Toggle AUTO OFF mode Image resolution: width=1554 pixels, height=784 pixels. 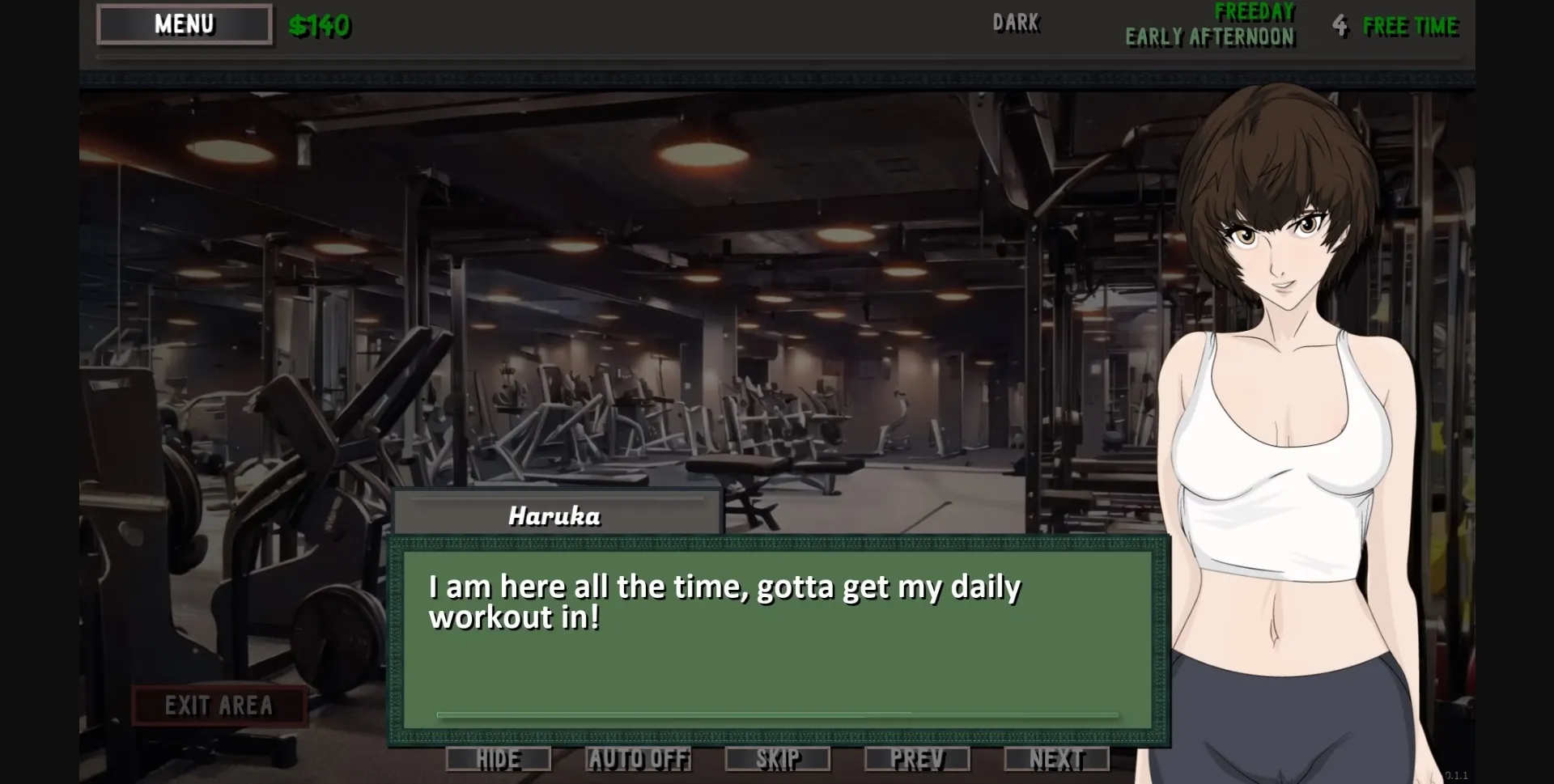[639, 759]
